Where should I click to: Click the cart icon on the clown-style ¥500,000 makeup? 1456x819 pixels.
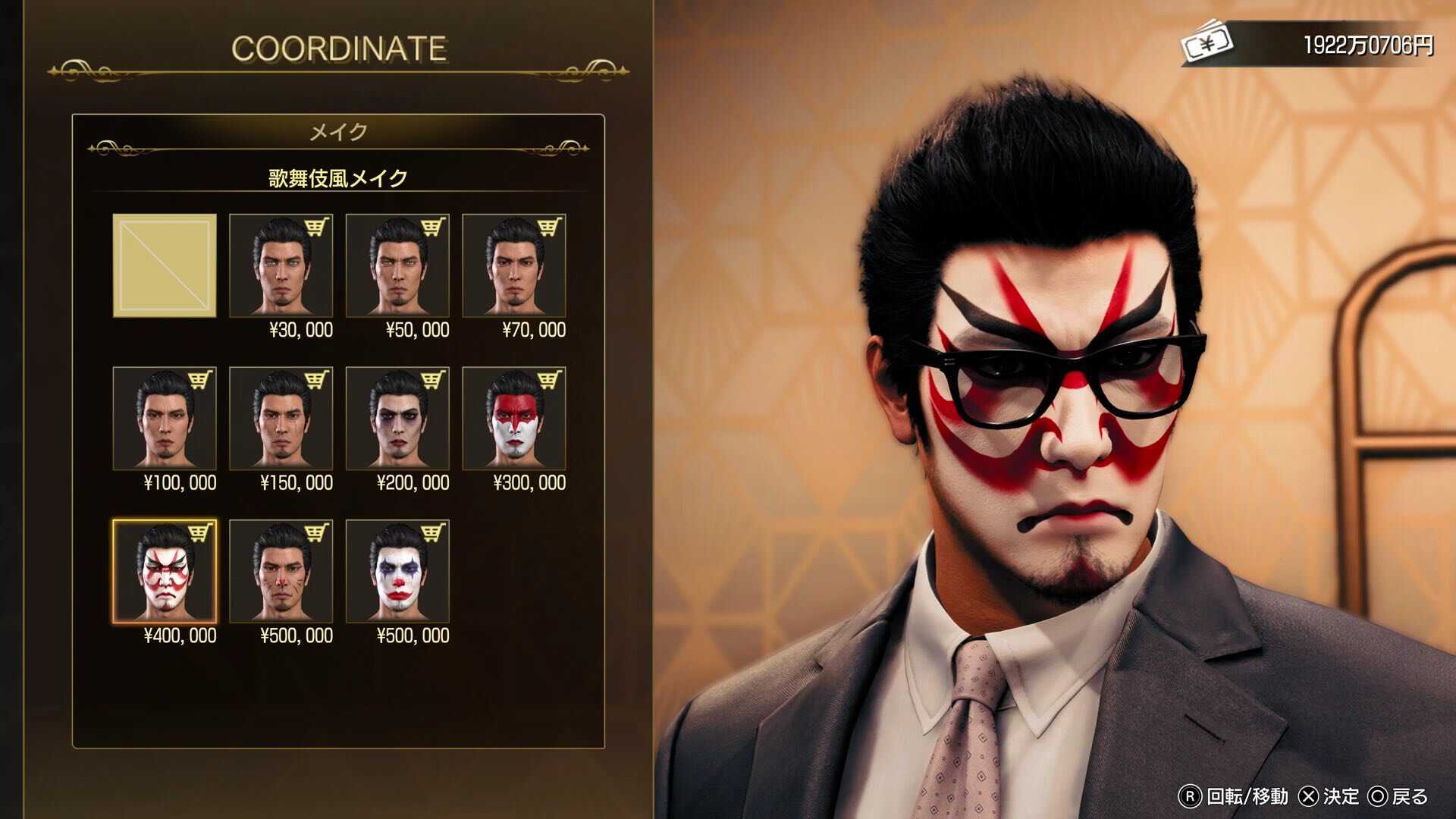click(x=435, y=530)
